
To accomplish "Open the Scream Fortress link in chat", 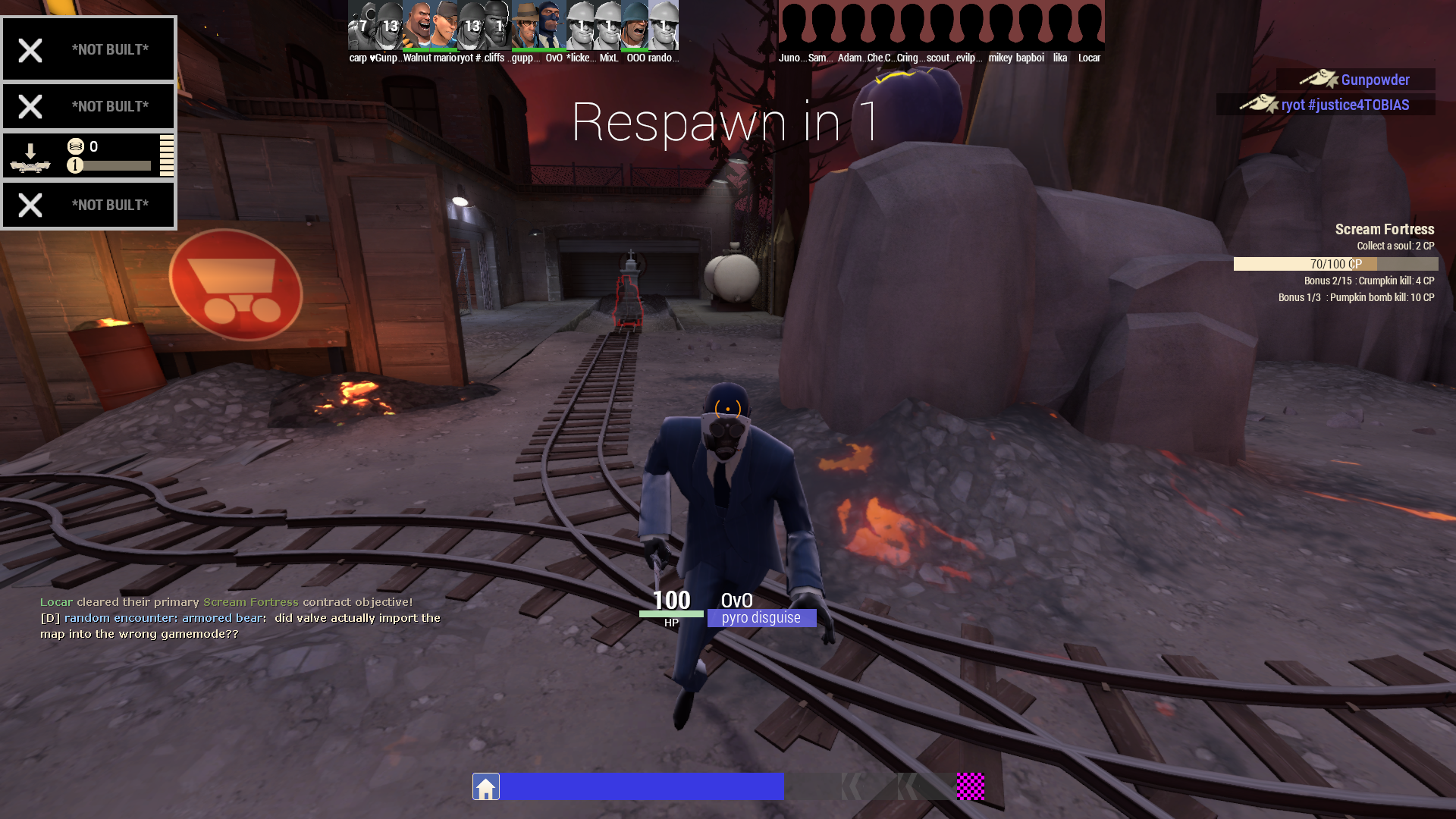I will click(249, 601).
